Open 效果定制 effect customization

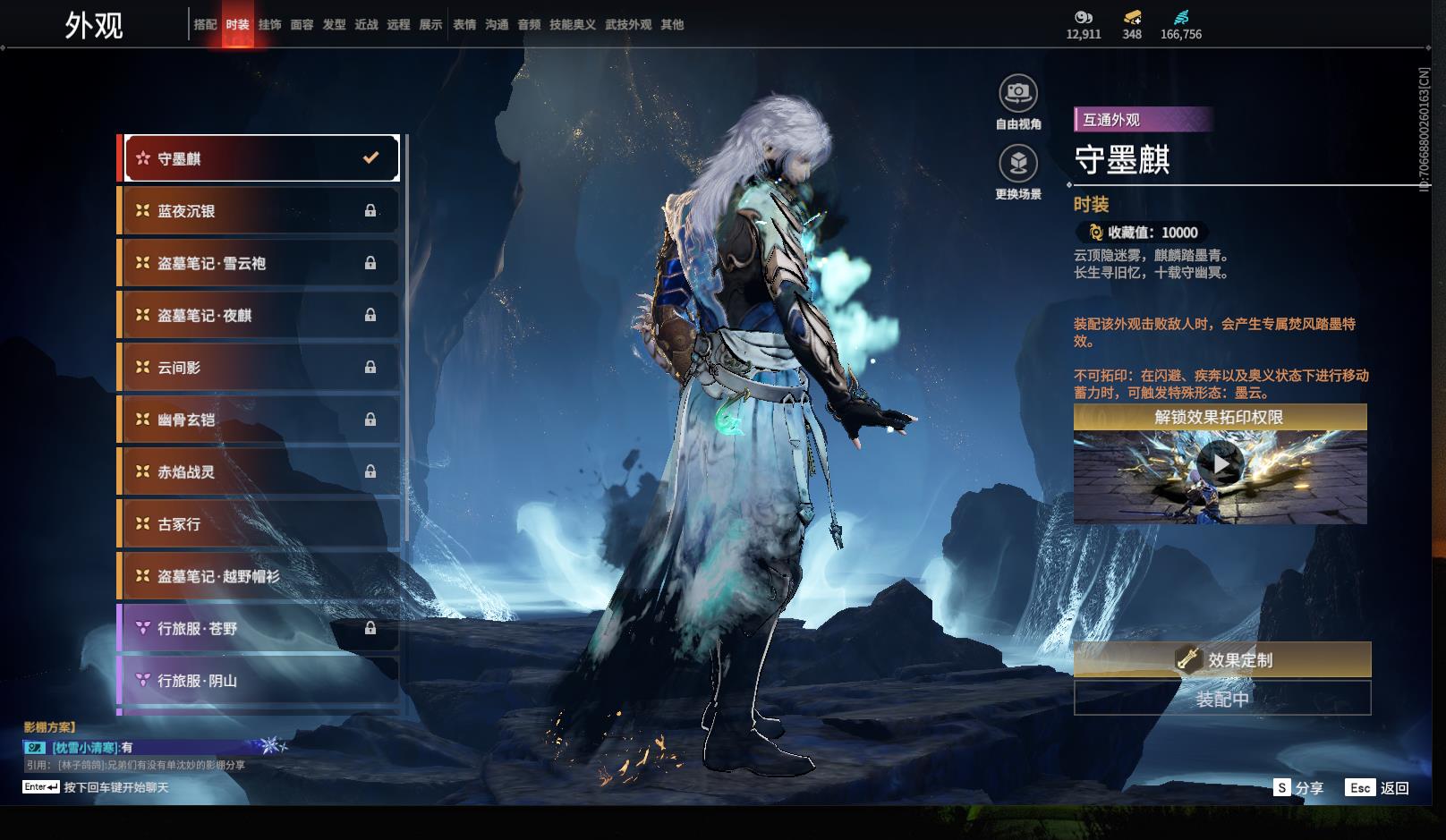click(x=1221, y=659)
